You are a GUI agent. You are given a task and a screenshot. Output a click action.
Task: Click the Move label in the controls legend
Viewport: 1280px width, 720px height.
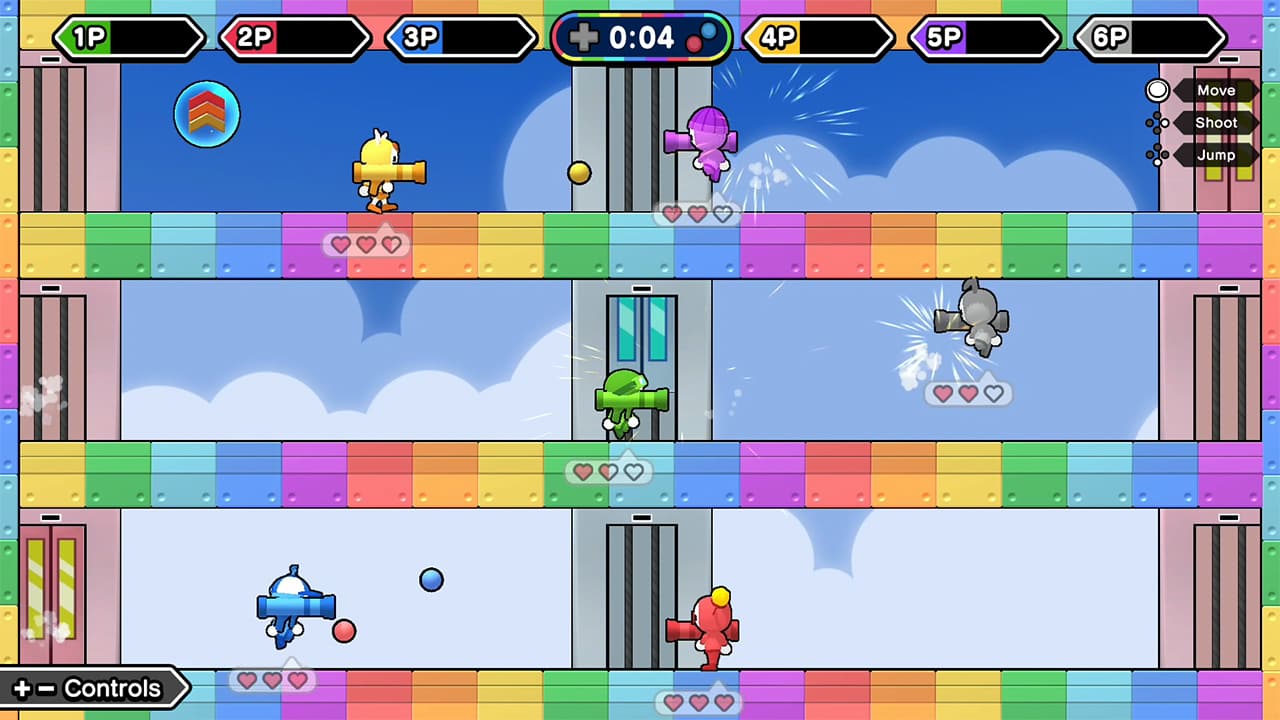pyautogui.click(x=1216, y=90)
